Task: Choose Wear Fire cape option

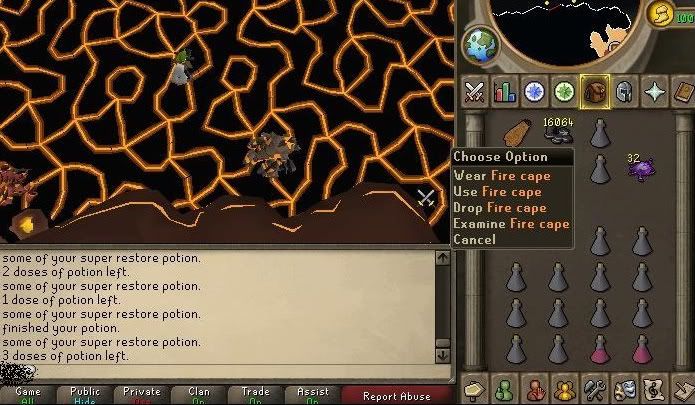Action: (x=499, y=175)
